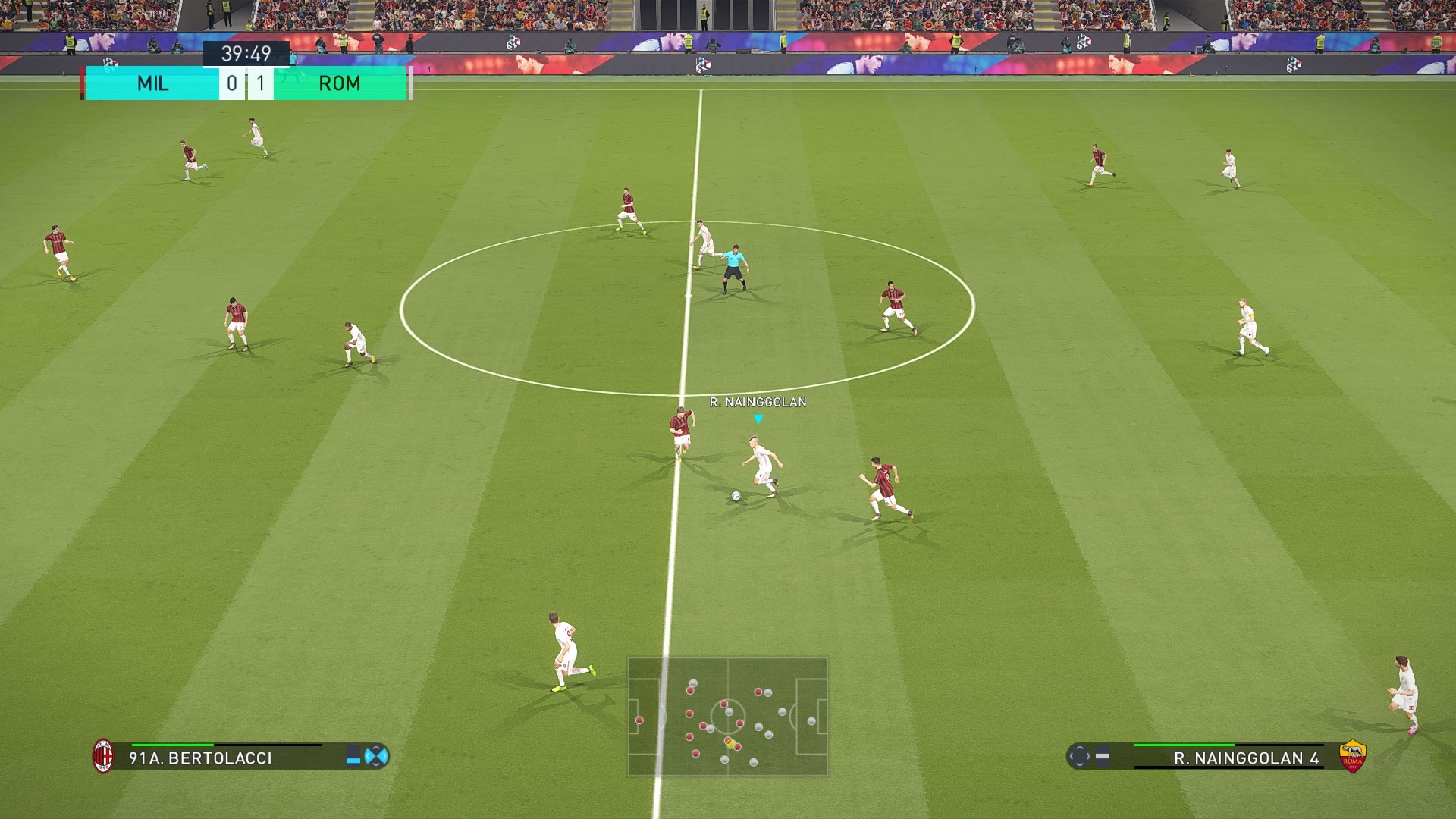Click the R. Nainggolan player name panel
Image resolution: width=1456 pixels, height=819 pixels.
tap(1246, 758)
